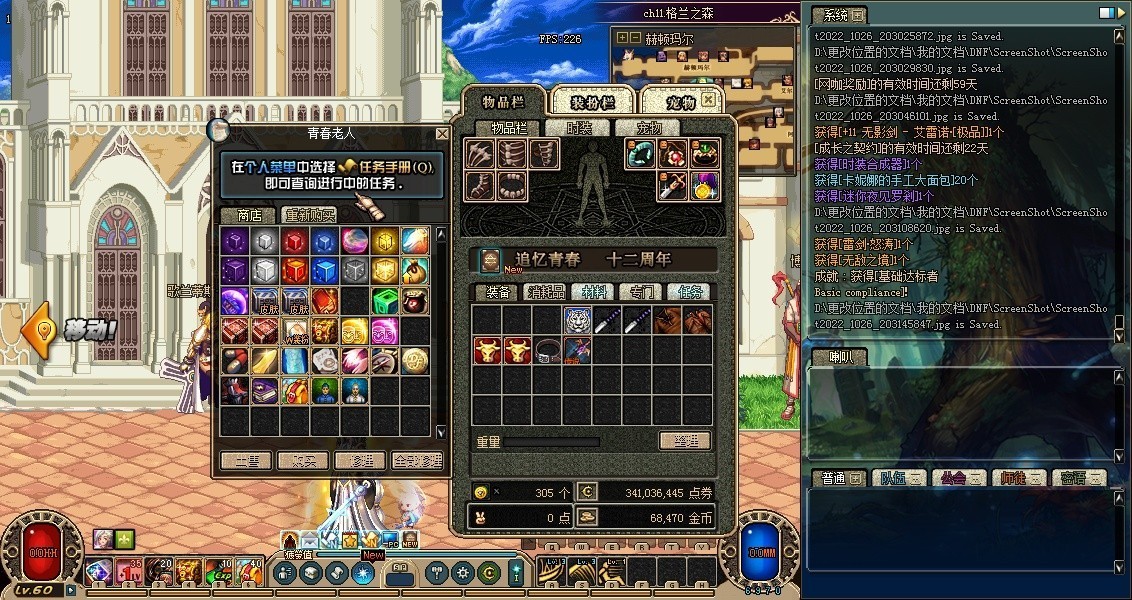Click the 整理 sort inventory button
Viewport: 1132px width, 600px height.
click(684, 441)
